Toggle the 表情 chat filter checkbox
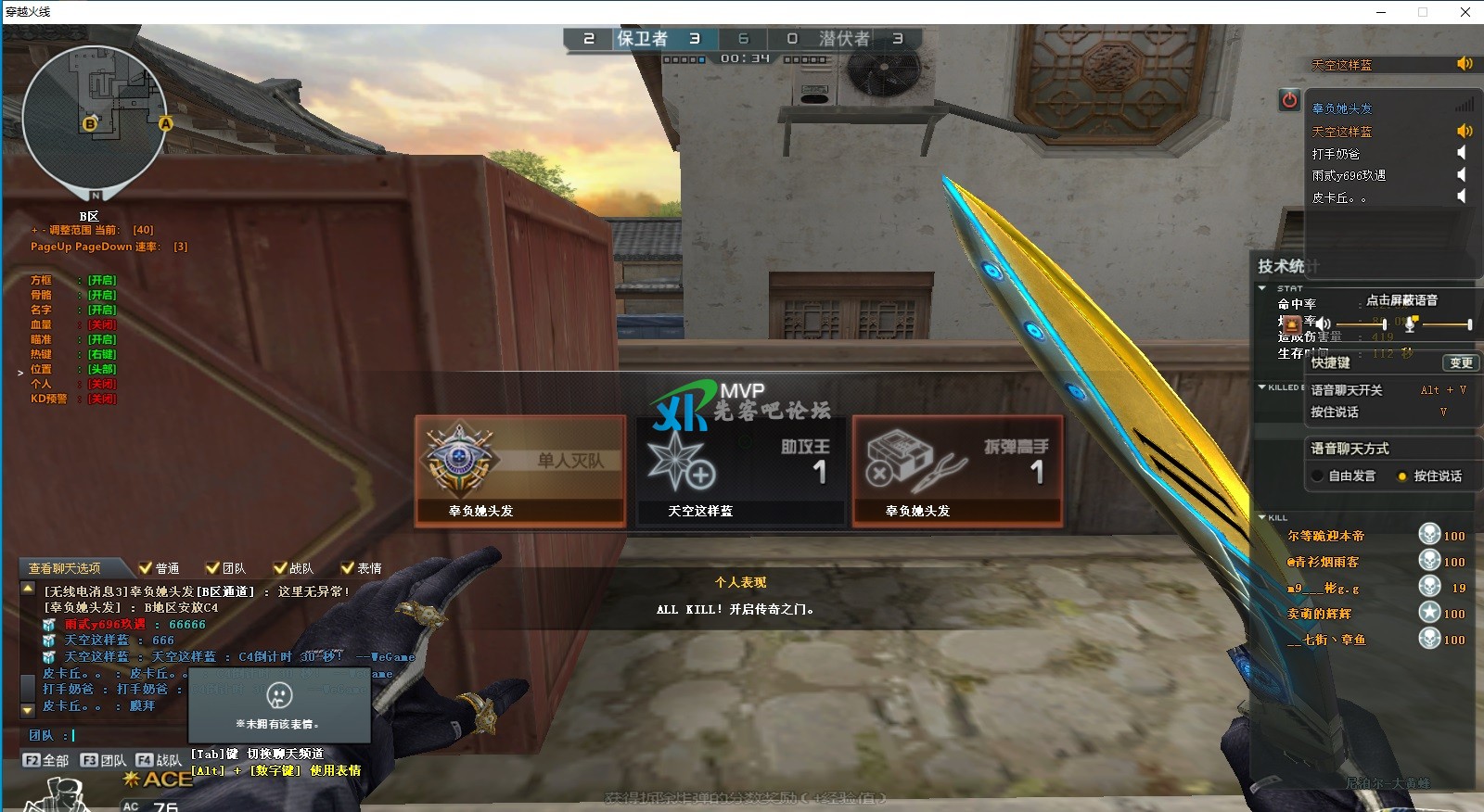 point(348,568)
